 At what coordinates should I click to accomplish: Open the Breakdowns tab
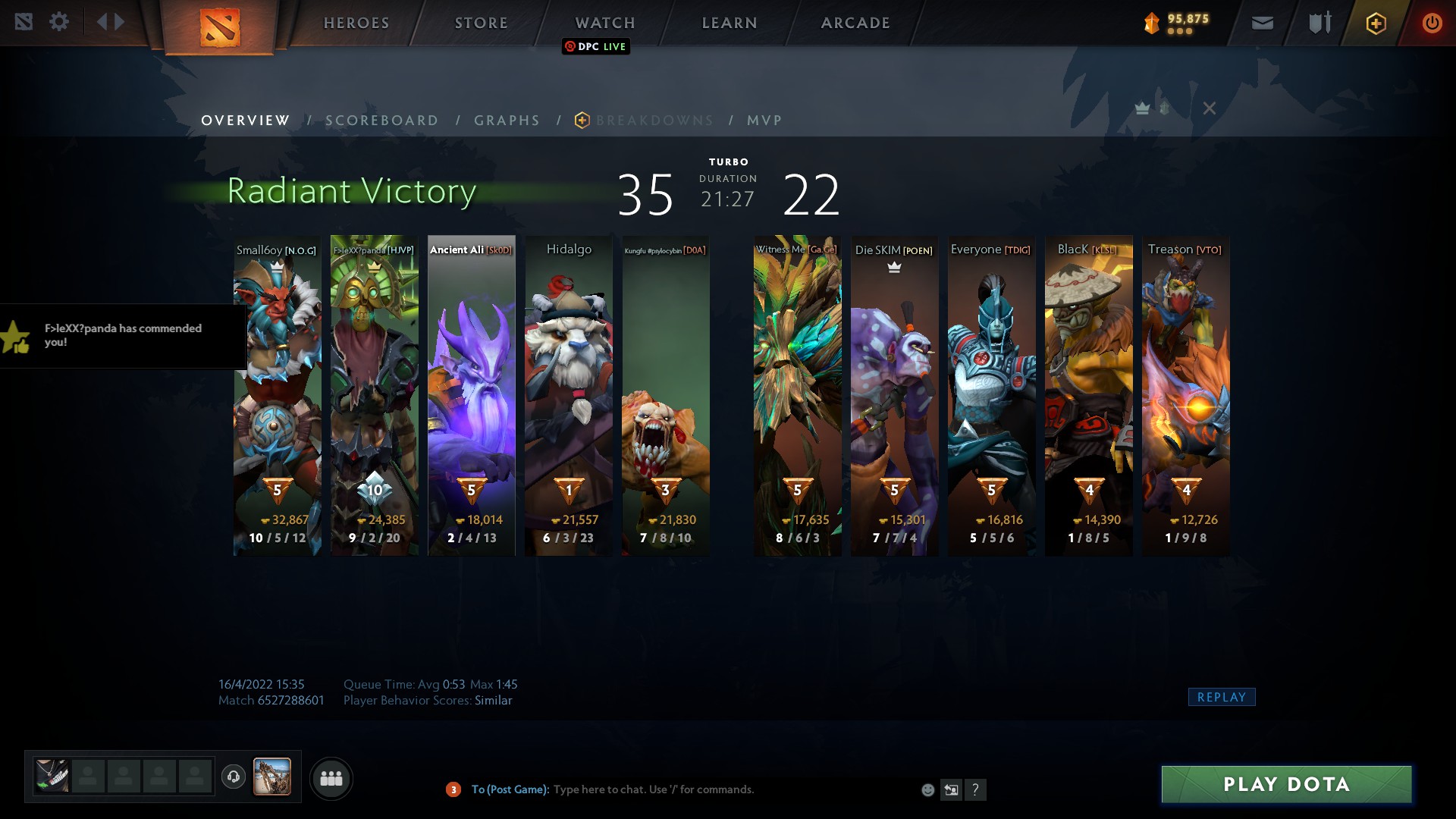tap(654, 121)
